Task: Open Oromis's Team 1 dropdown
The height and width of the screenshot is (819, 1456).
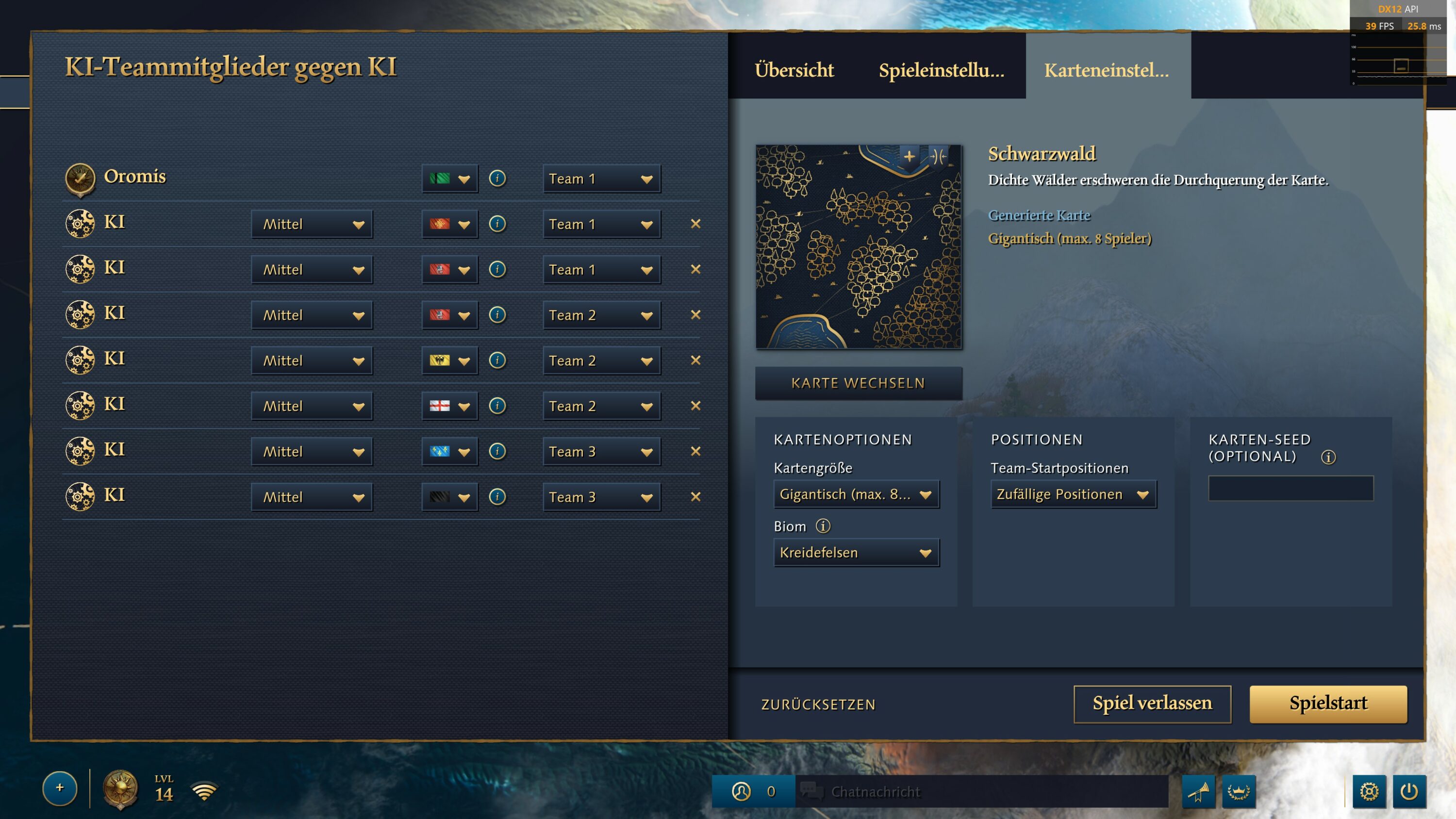Action: point(601,179)
